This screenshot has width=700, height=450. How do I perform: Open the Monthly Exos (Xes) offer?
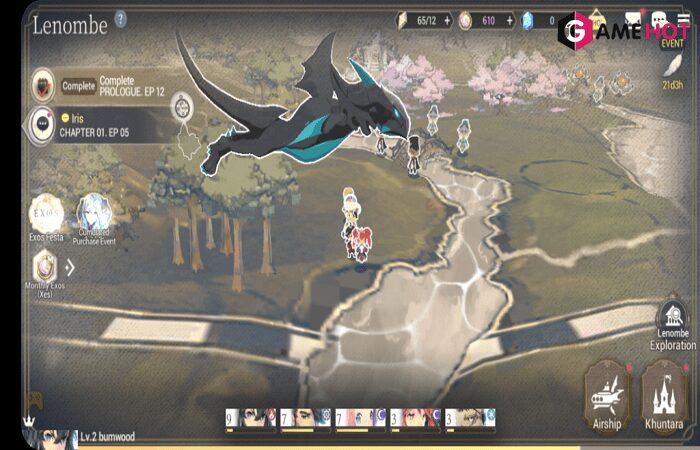tap(44, 267)
